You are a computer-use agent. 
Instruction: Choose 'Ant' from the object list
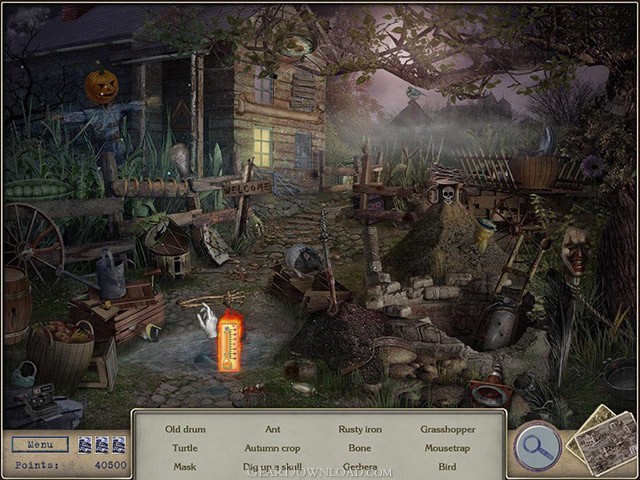pyautogui.click(x=272, y=429)
